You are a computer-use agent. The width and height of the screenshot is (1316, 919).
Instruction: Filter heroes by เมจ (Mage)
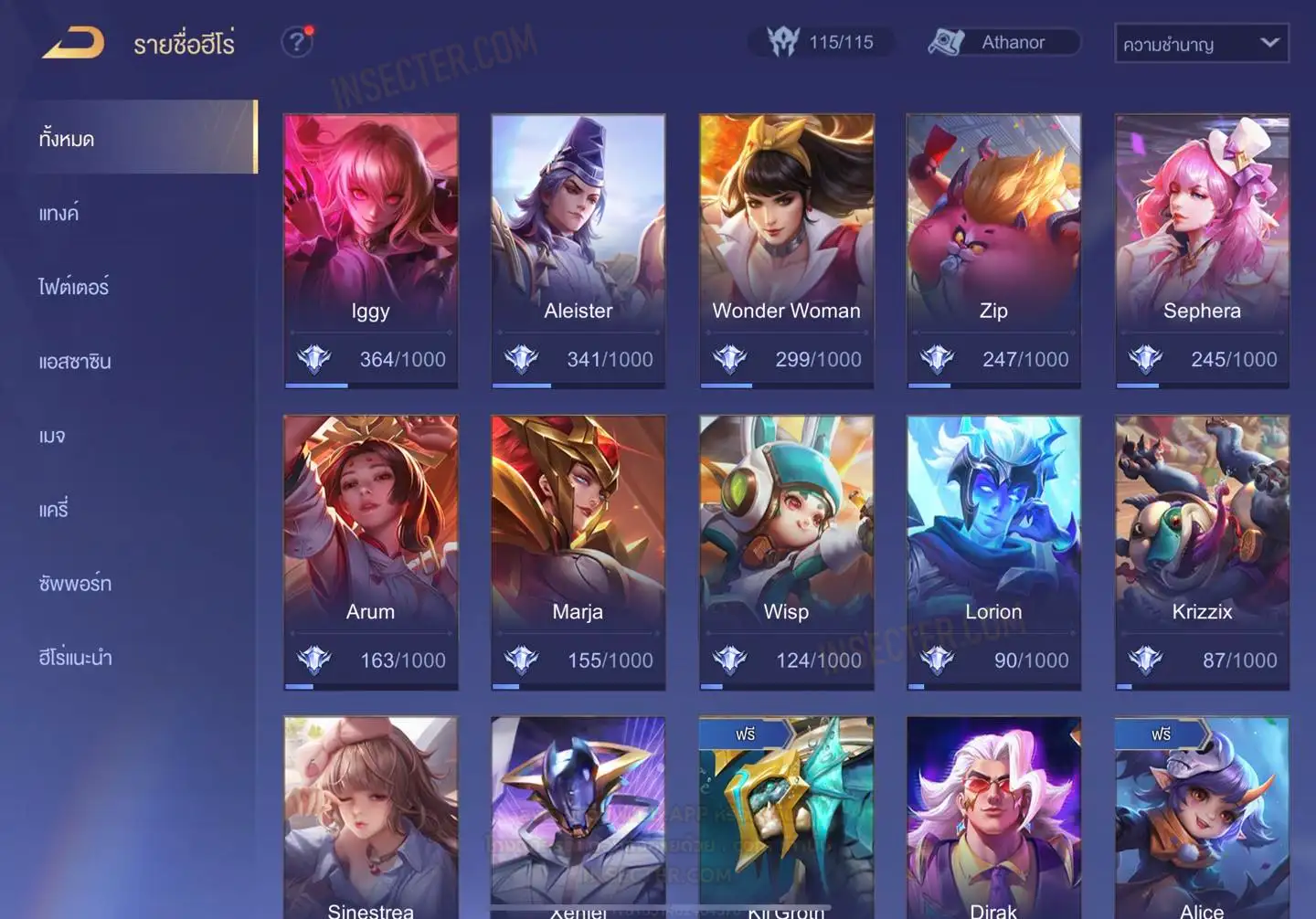52,436
